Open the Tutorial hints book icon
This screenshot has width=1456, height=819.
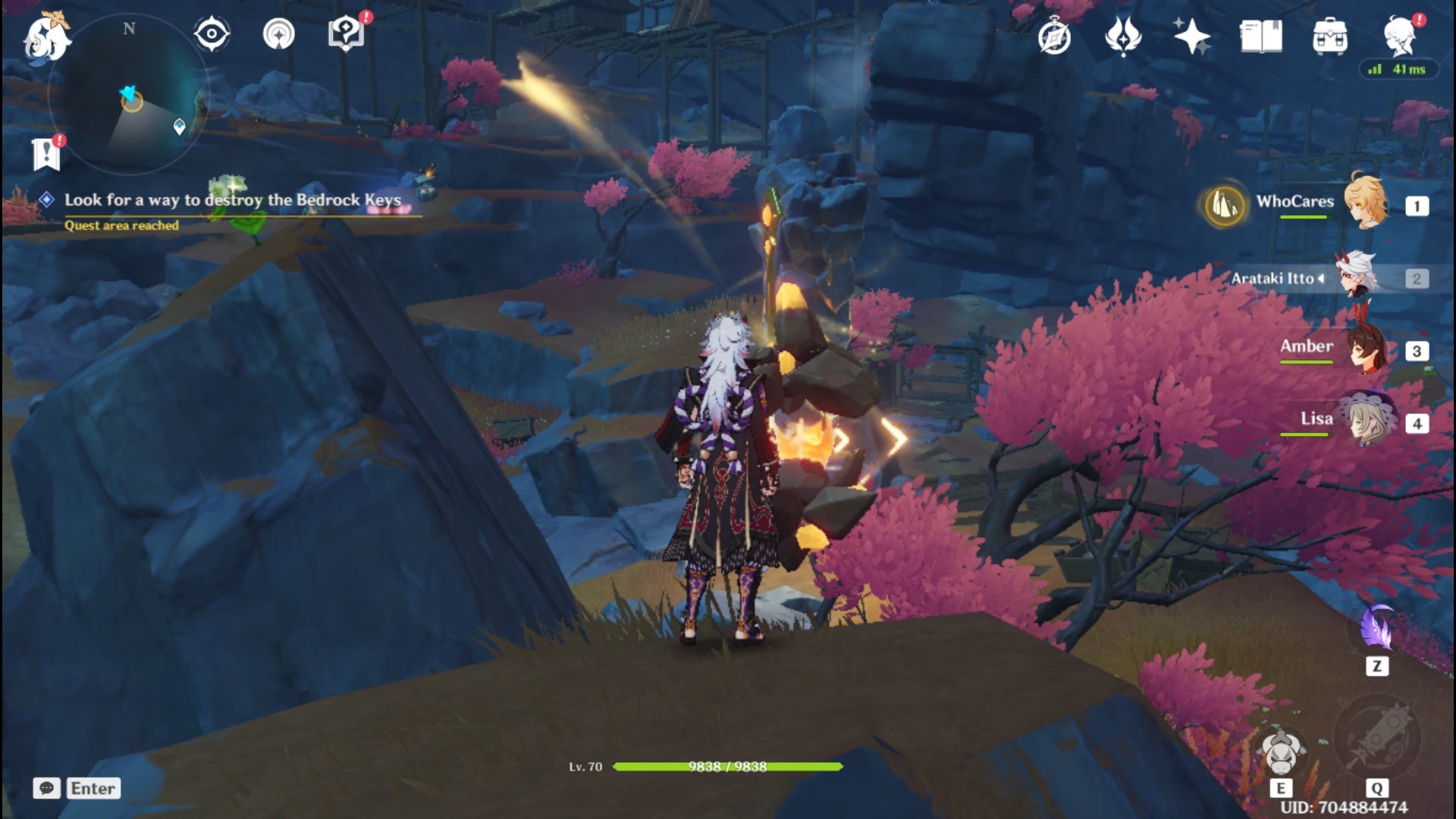(x=345, y=33)
